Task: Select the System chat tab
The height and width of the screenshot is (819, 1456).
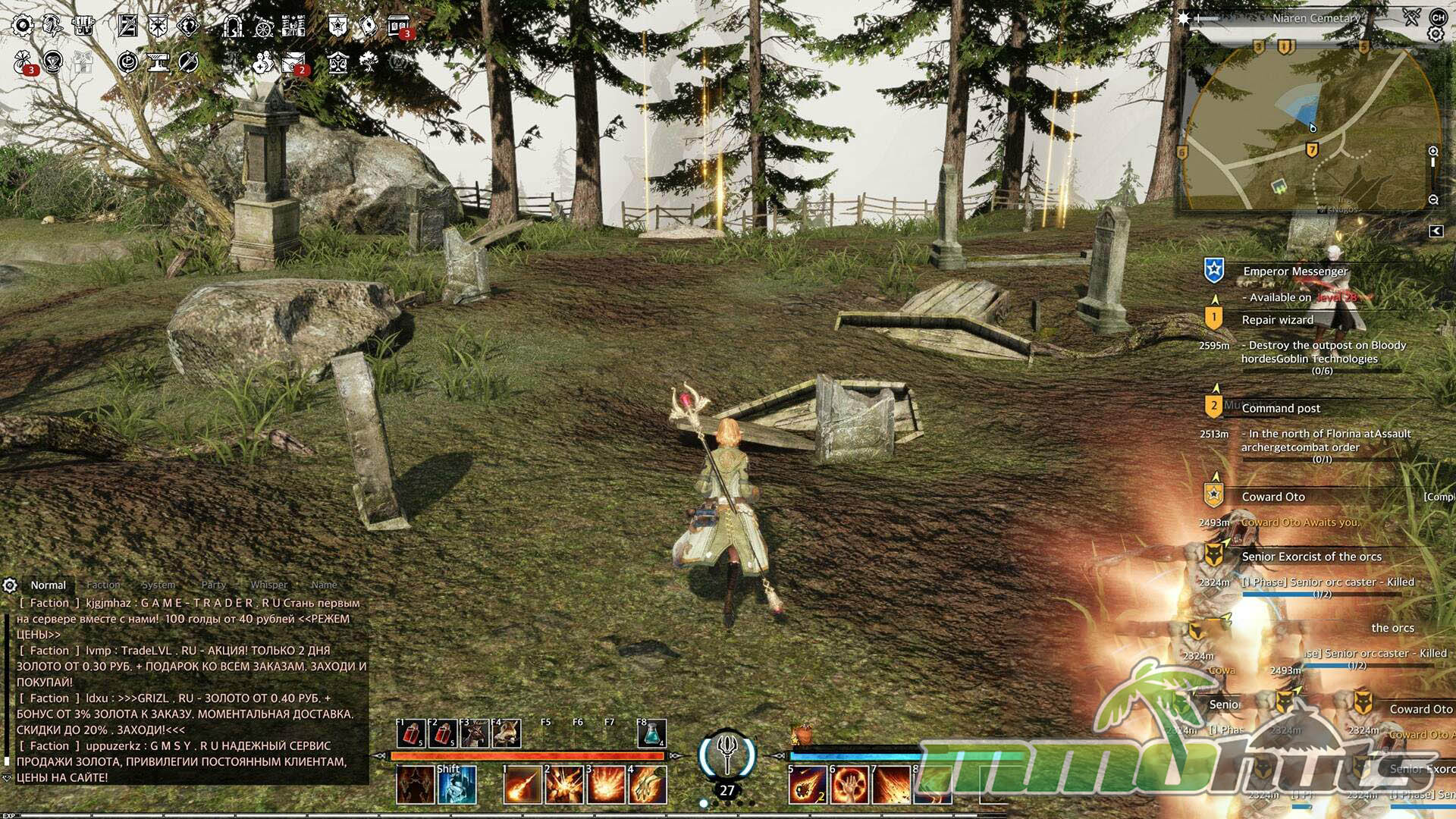Action: pos(158,585)
